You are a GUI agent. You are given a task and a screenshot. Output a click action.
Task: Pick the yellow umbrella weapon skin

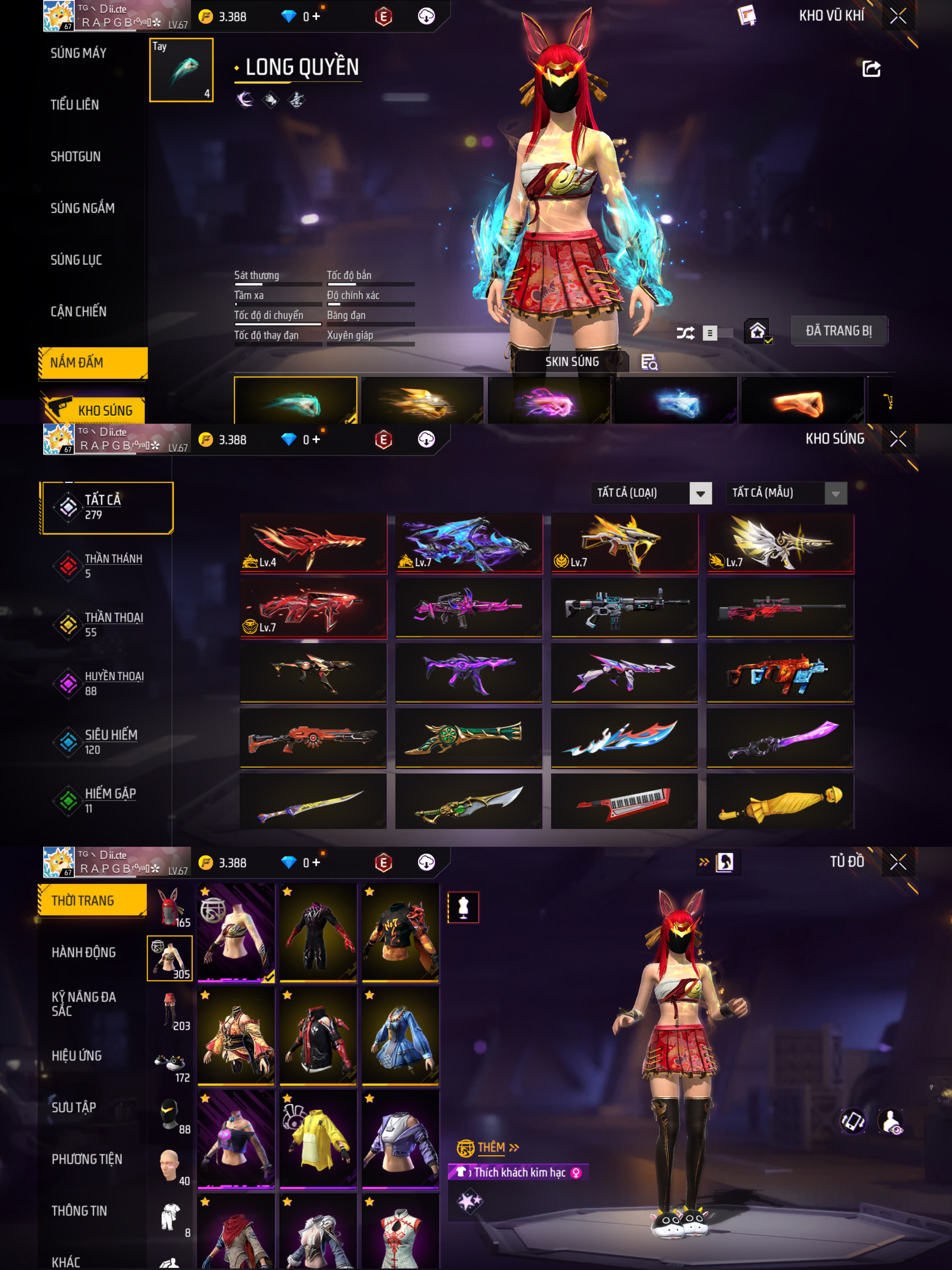(x=780, y=801)
